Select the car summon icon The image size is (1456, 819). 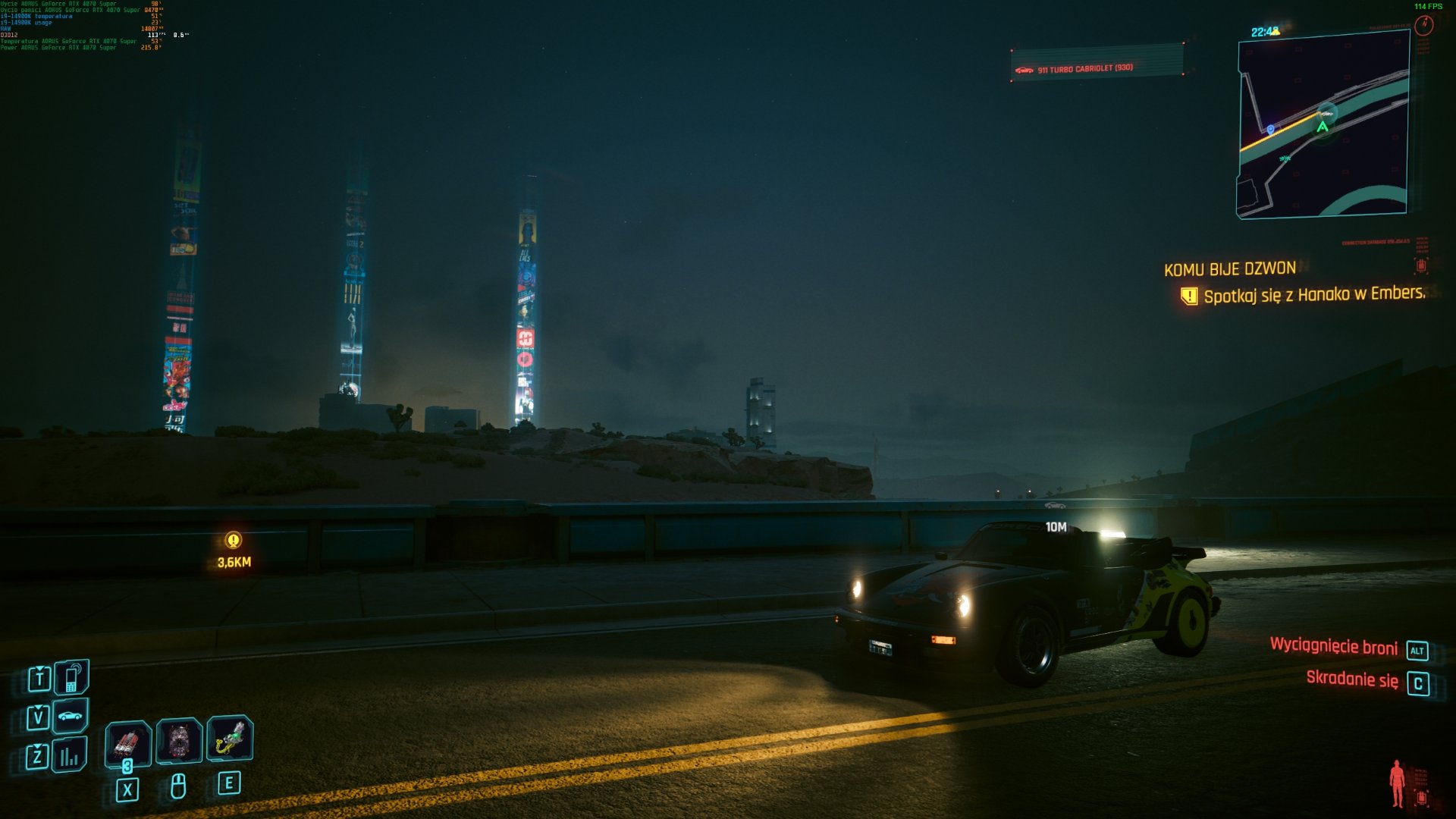(x=71, y=716)
